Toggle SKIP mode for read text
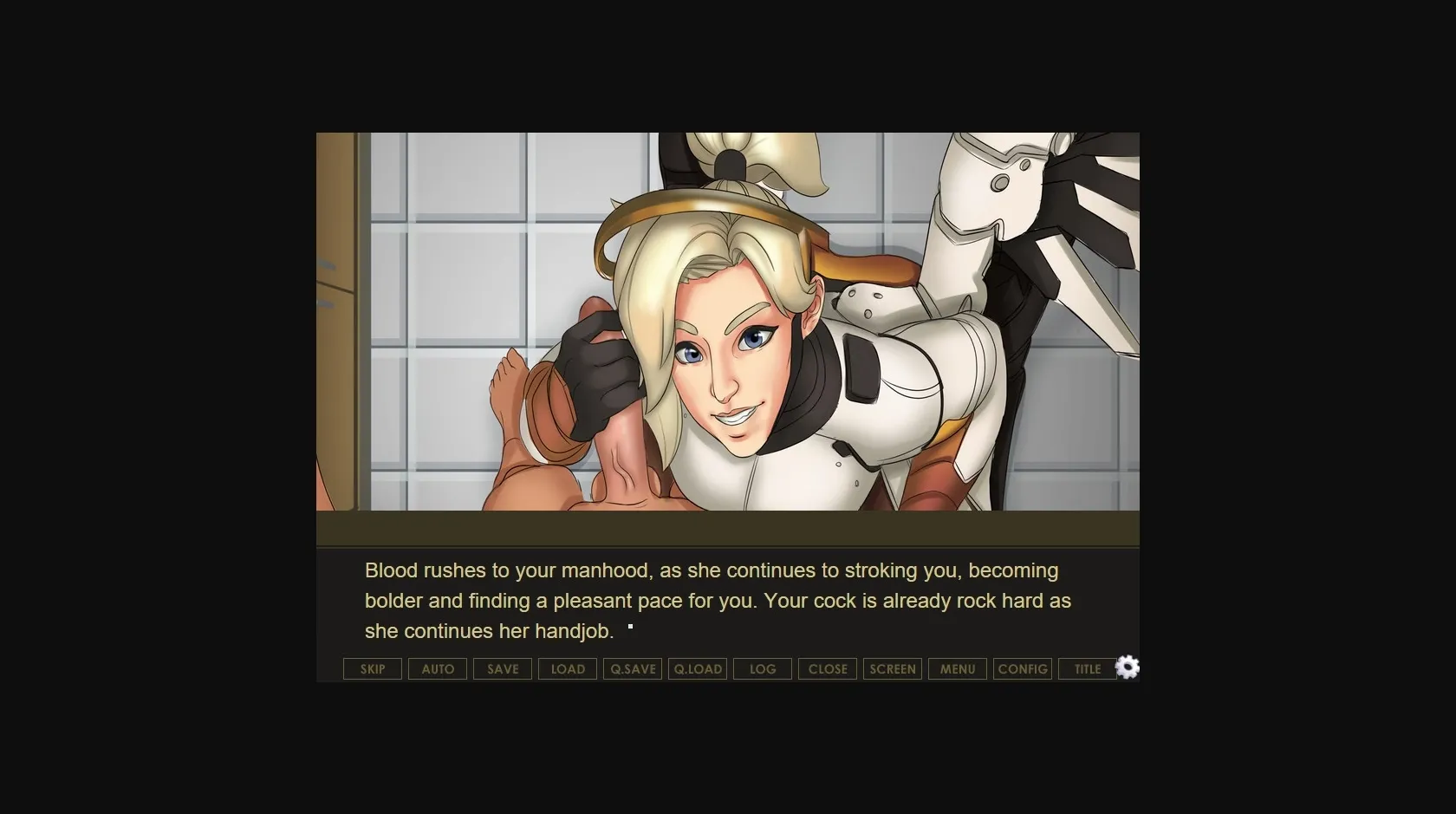 coord(372,668)
